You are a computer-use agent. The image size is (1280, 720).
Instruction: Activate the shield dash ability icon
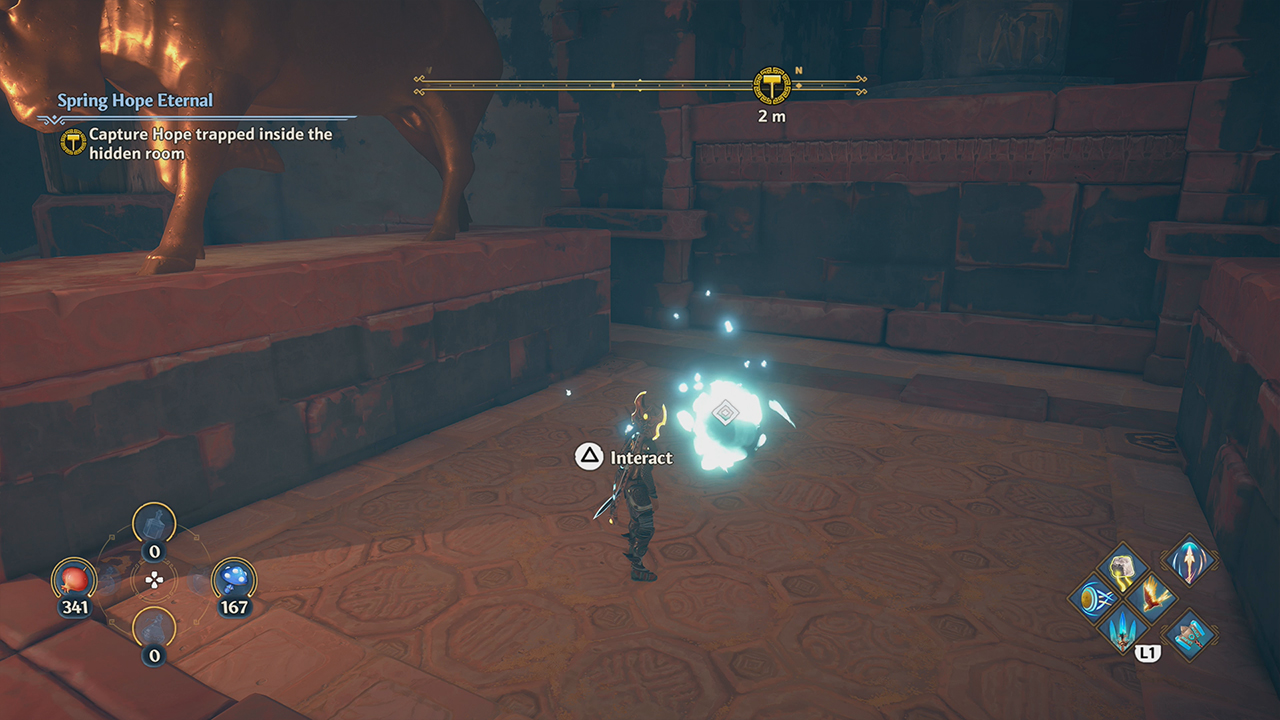point(1091,599)
